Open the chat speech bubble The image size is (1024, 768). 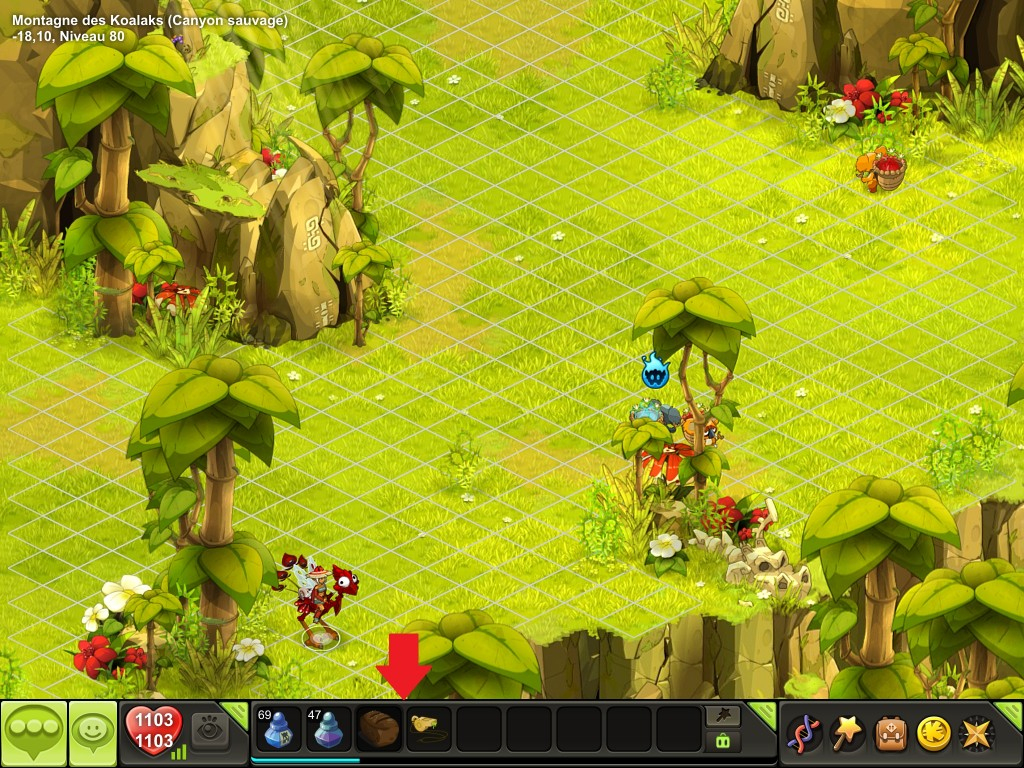click(33, 733)
